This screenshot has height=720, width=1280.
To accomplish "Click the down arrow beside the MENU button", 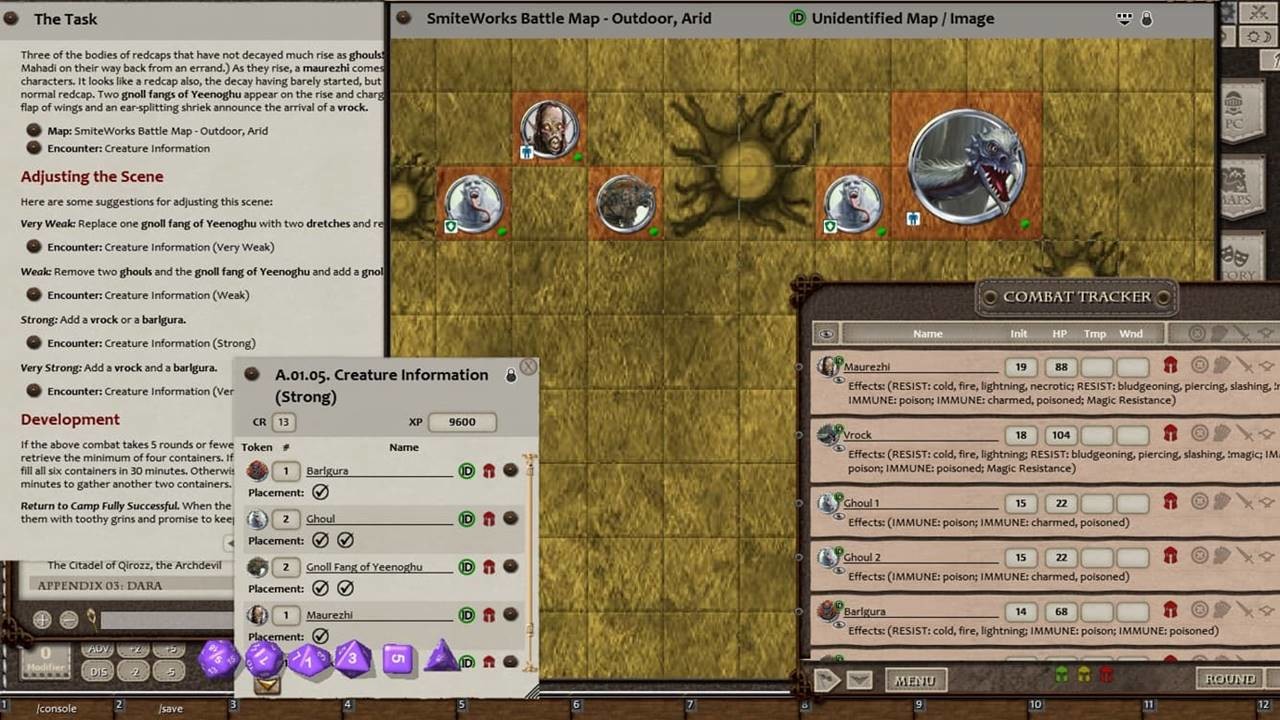I will pyautogui.click(x=859, y=679).
